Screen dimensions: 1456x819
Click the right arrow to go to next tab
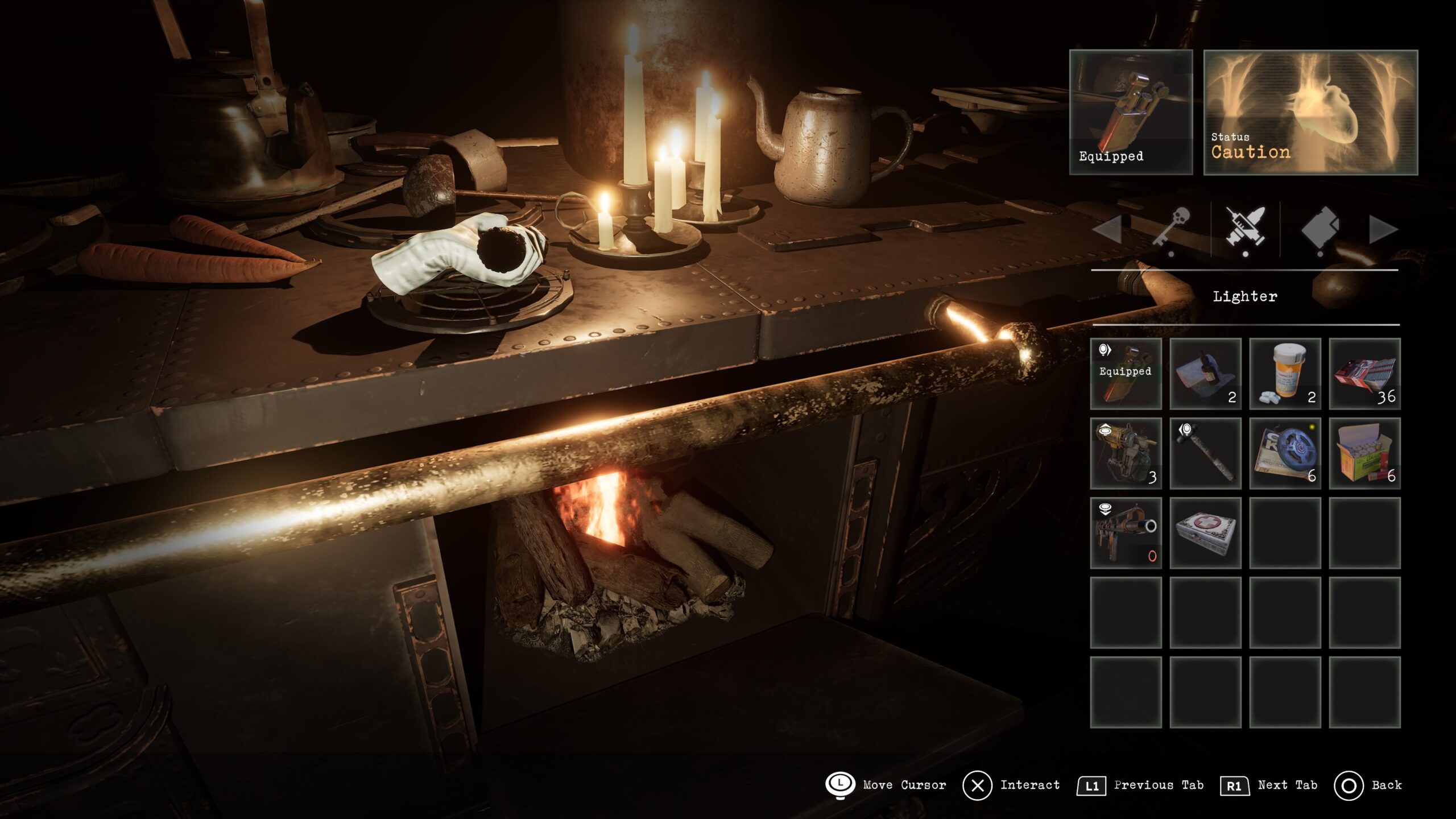click(1383, 230)
